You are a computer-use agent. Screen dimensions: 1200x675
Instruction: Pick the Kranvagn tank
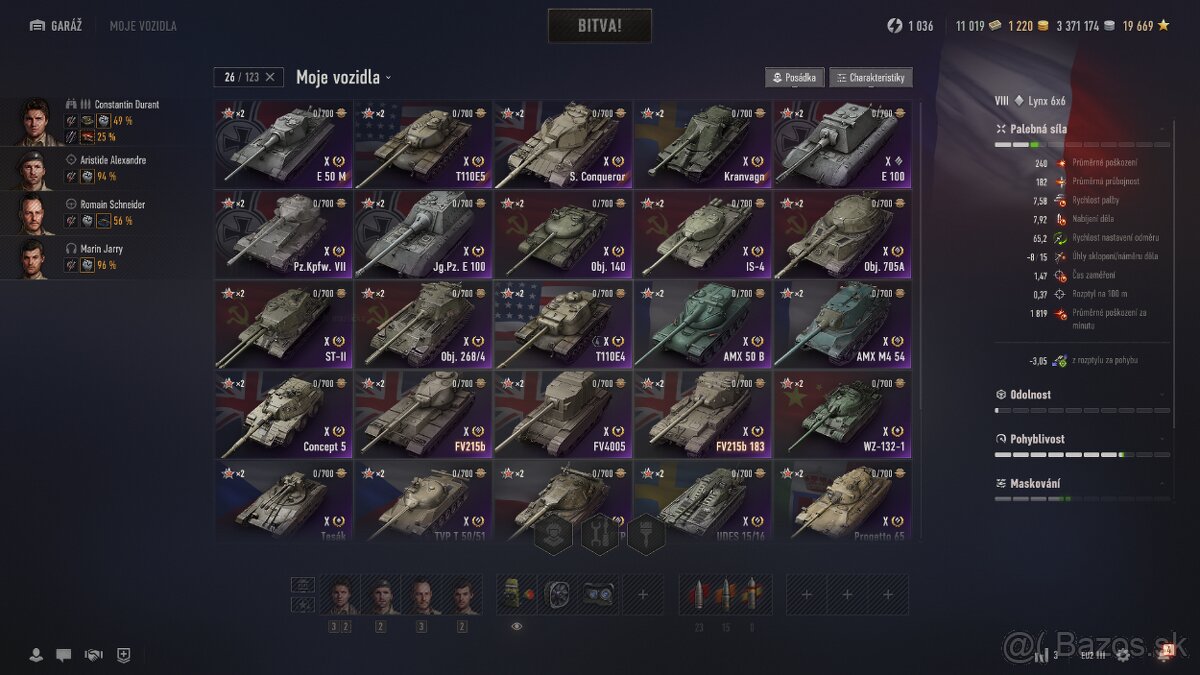[702, 145]
